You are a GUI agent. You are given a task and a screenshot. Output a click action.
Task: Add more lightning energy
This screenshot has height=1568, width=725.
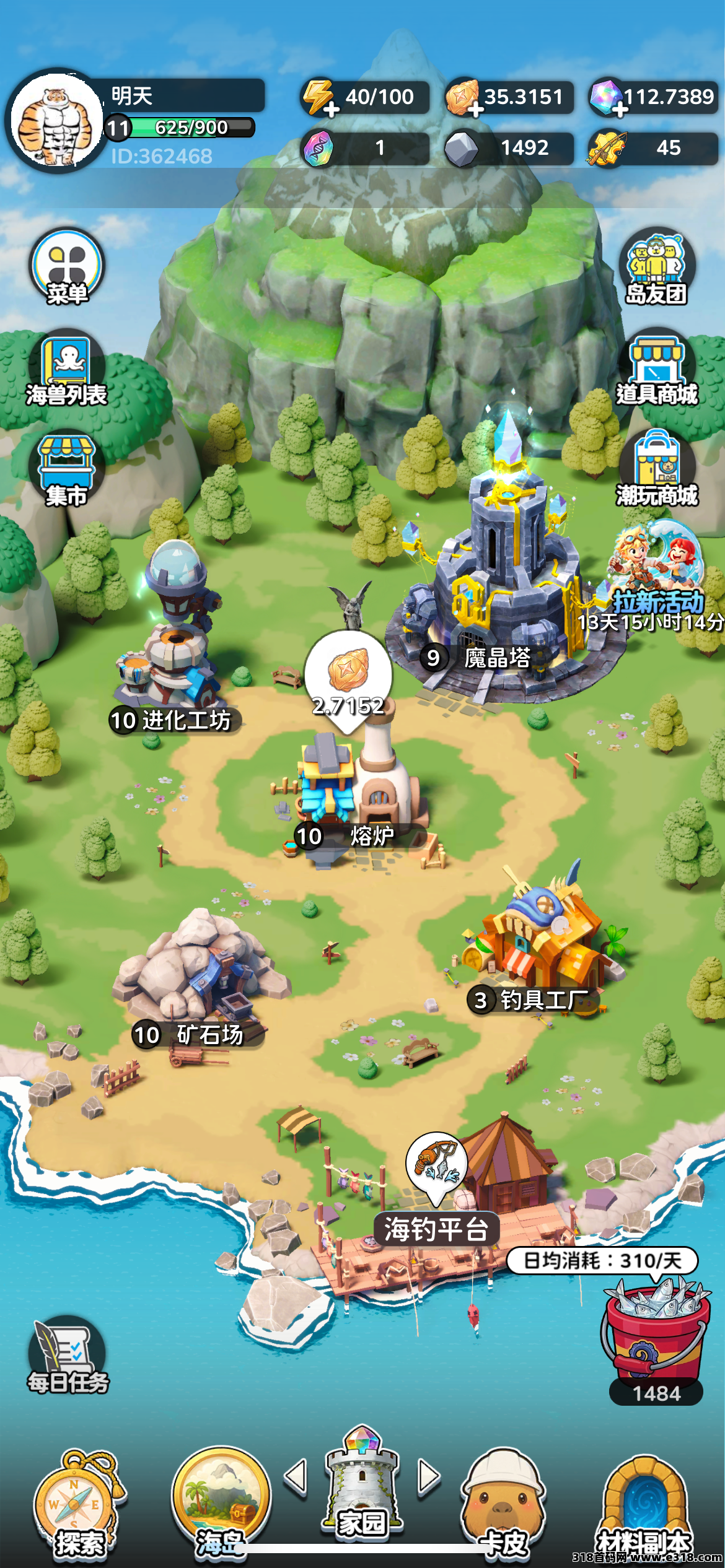click(x=331, y=110)
